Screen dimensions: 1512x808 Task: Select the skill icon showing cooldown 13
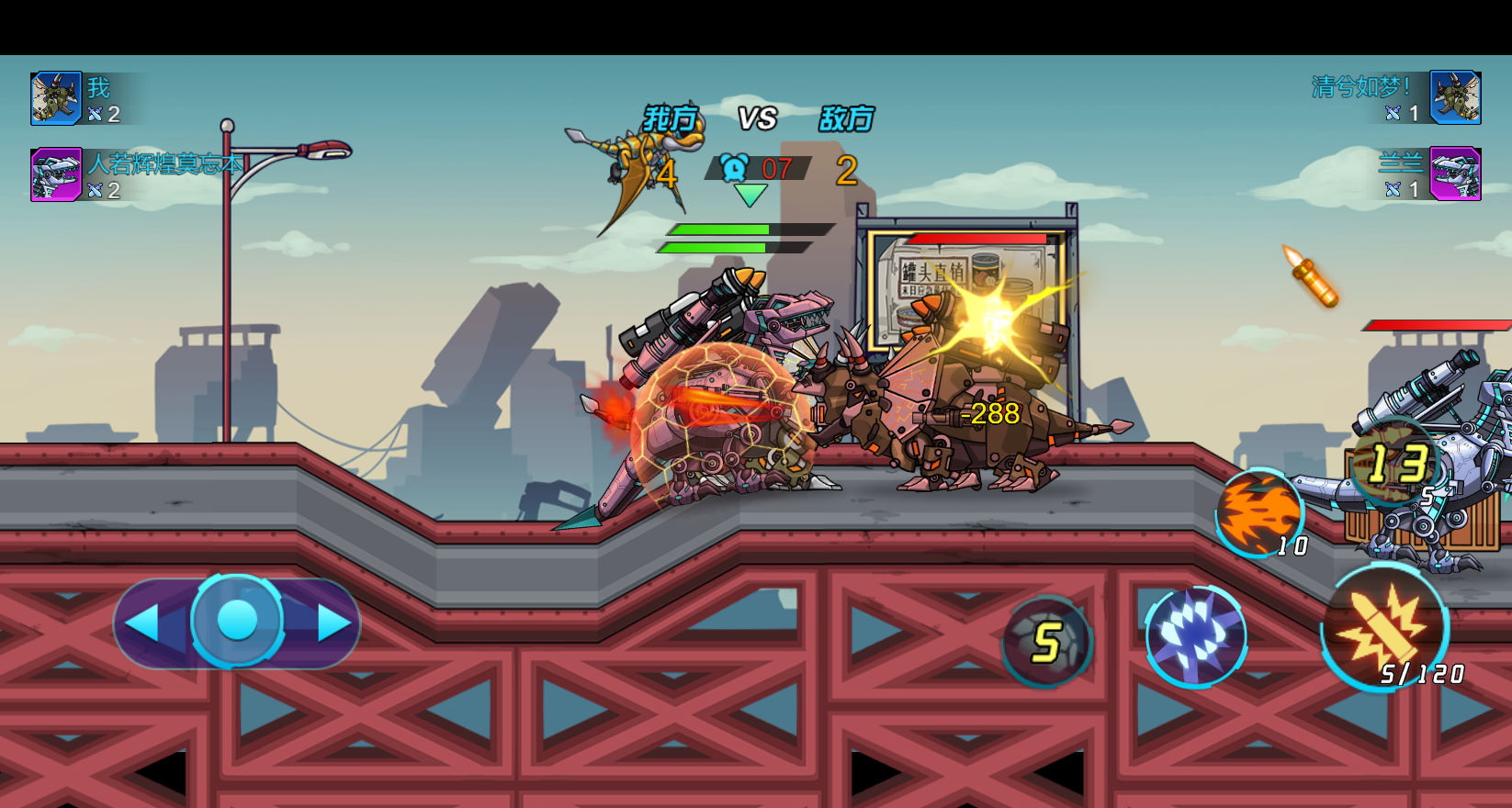(x=1395, y=463)
